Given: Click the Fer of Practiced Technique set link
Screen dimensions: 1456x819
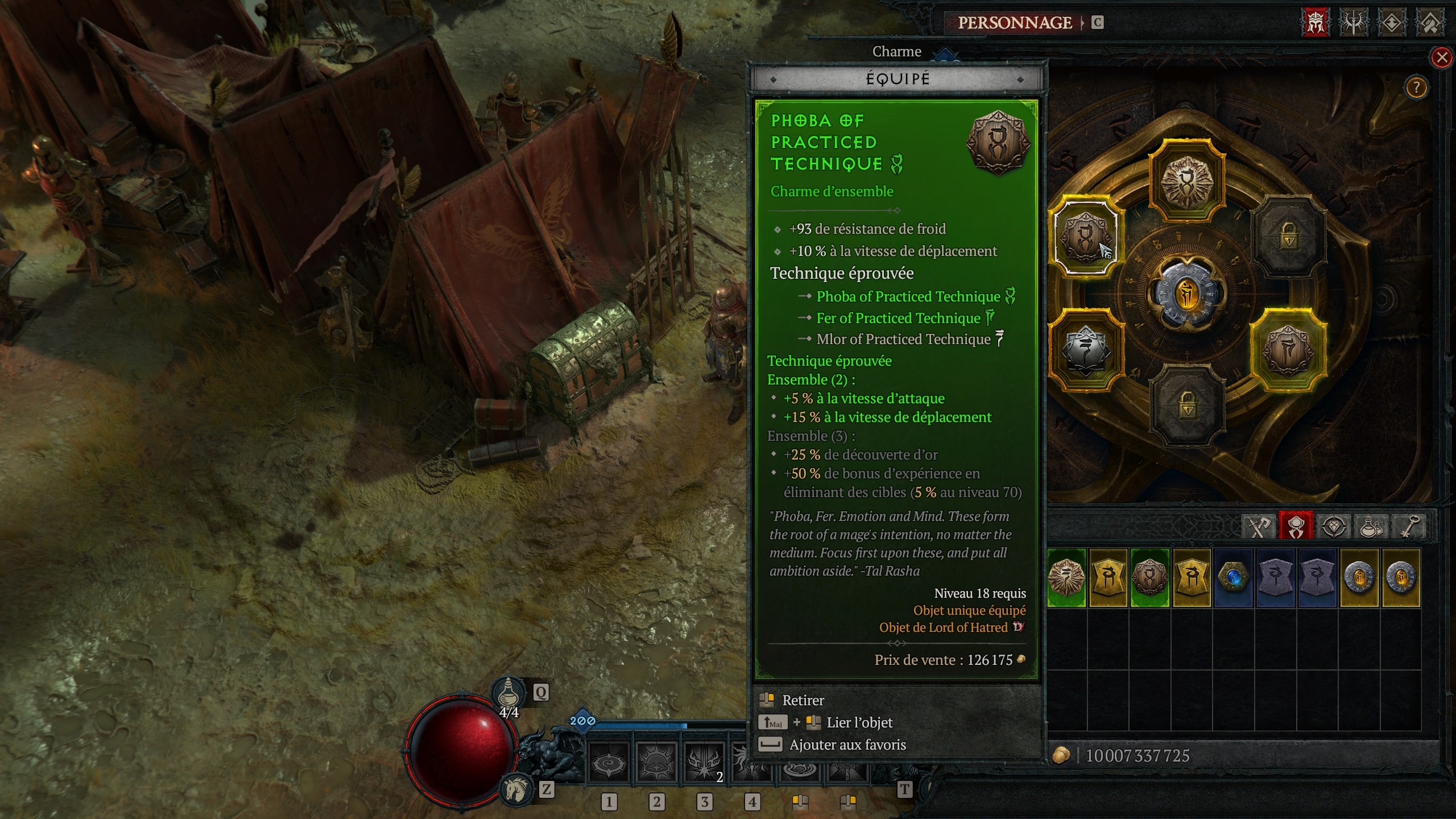Looking at the screenshot, I should tap(899, 318).
